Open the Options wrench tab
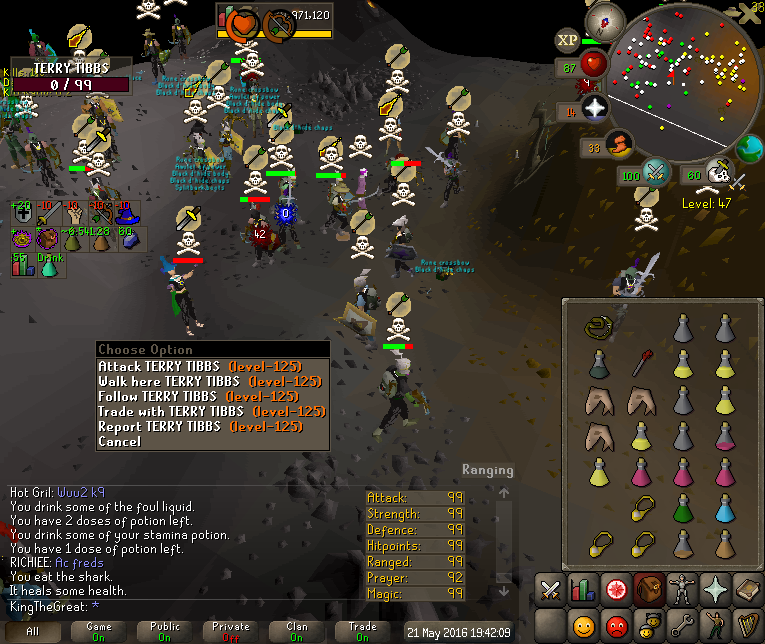 tap(682, 627)
